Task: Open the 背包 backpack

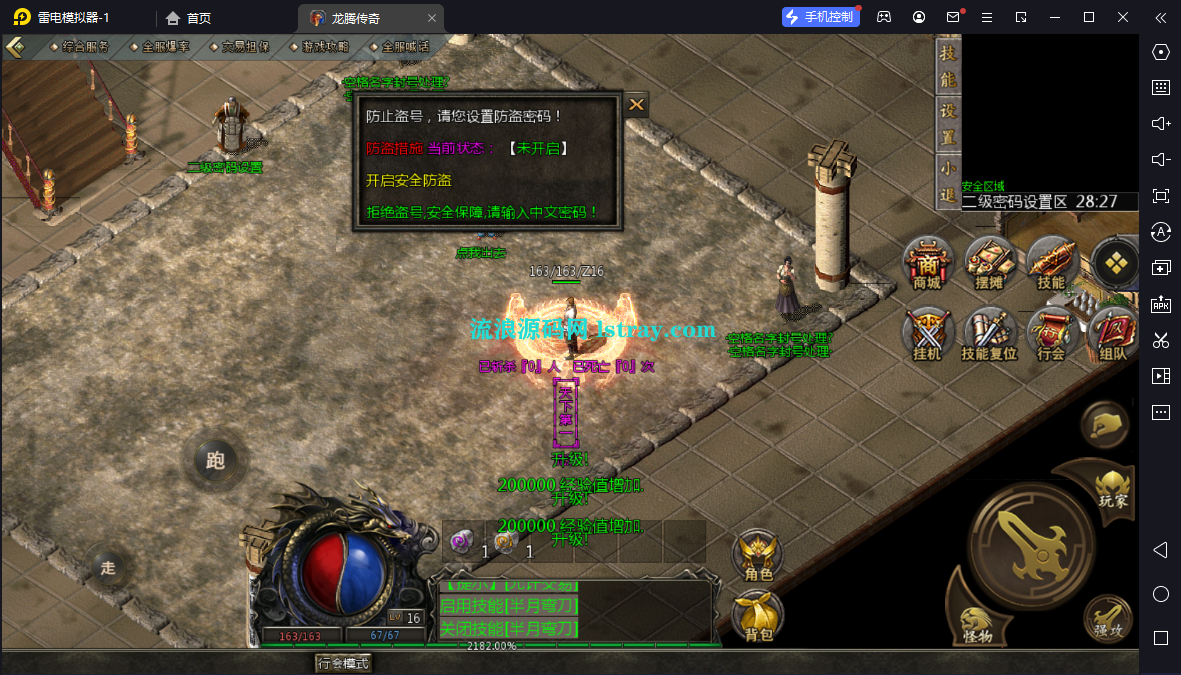Action: 758,615
